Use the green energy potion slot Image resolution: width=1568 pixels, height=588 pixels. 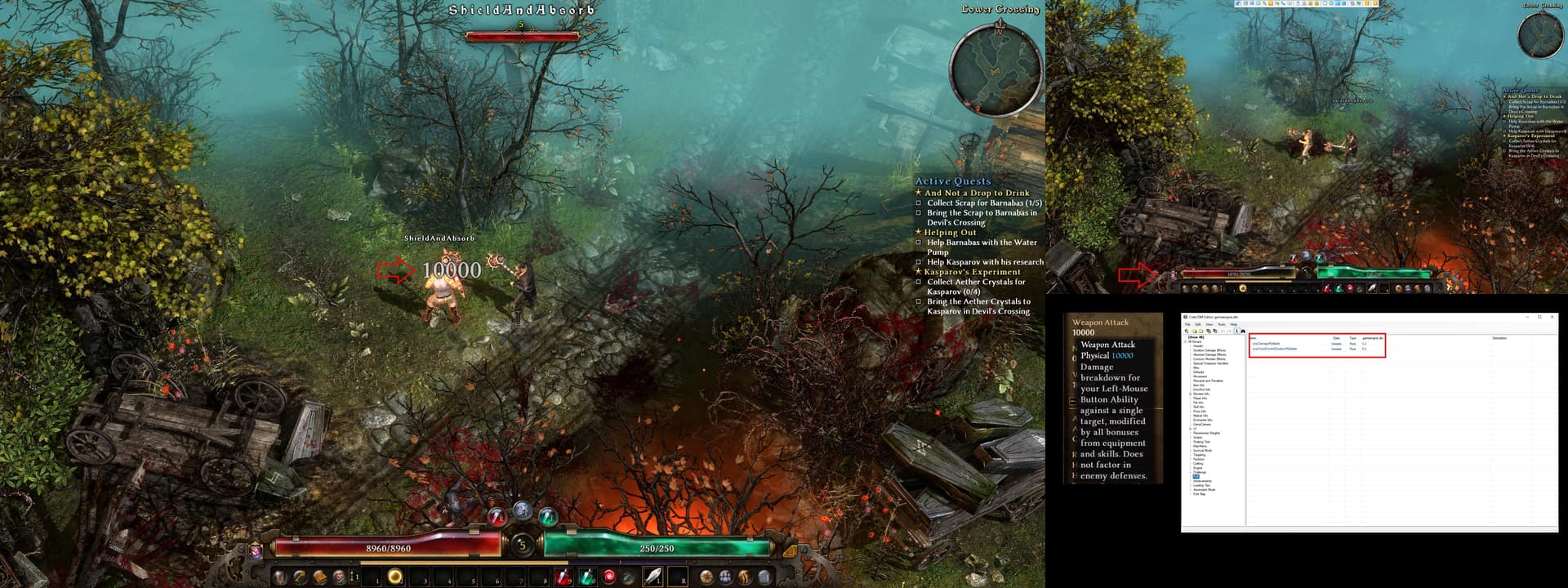[x=586, y=577]
